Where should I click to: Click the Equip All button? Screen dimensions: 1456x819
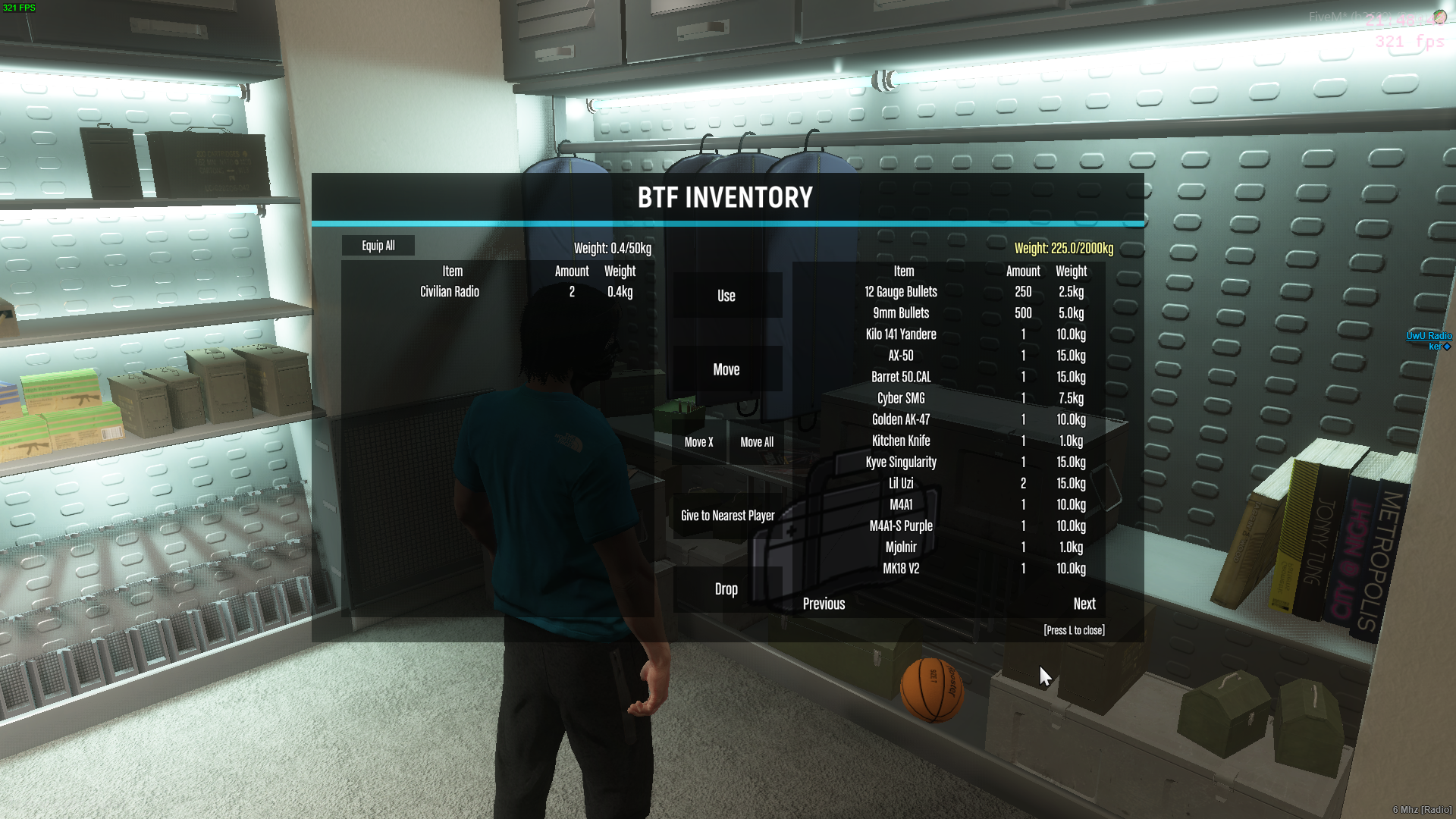click(x=378, y=246)
